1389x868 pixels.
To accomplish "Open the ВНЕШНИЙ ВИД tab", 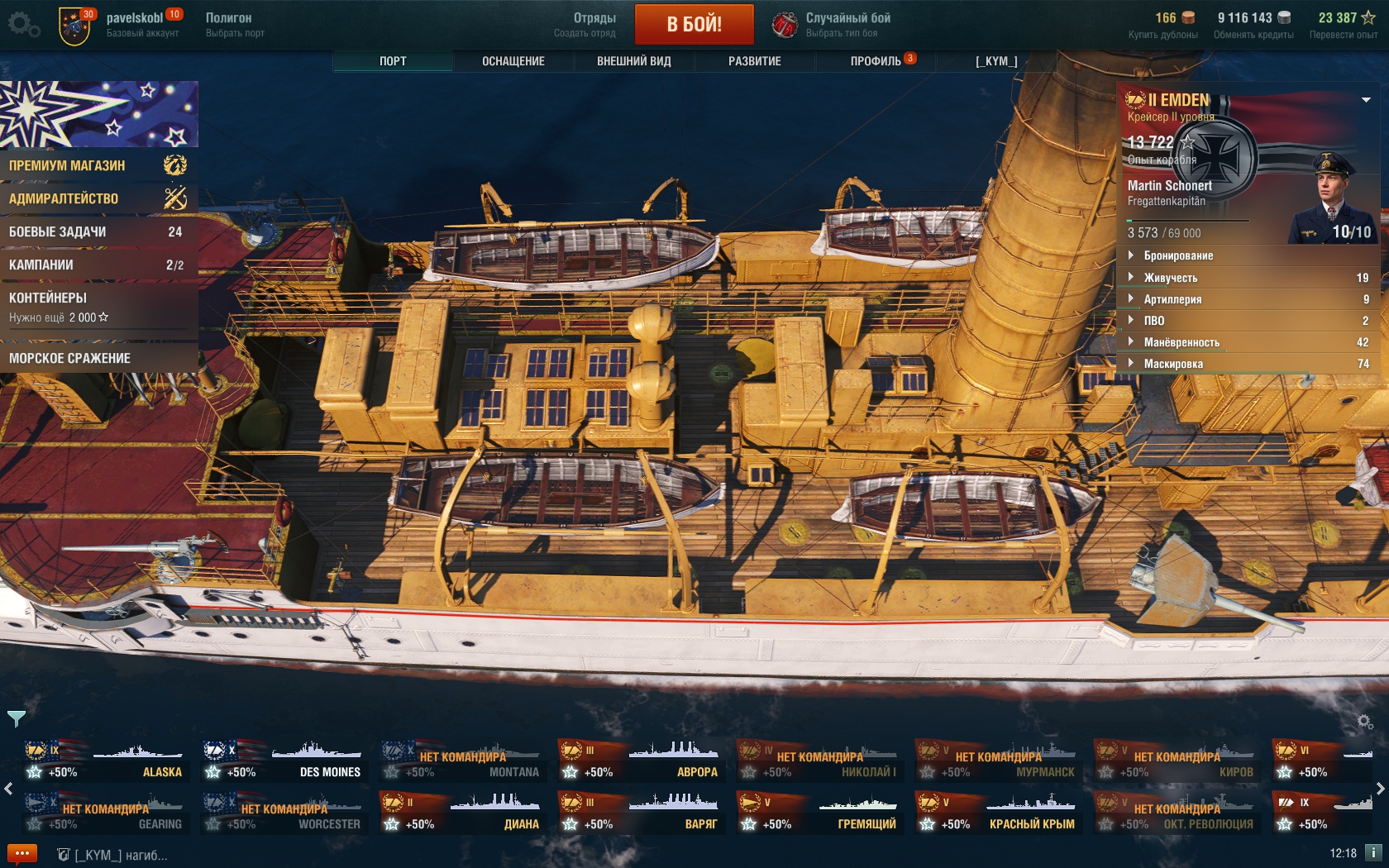I will (633, 61).
